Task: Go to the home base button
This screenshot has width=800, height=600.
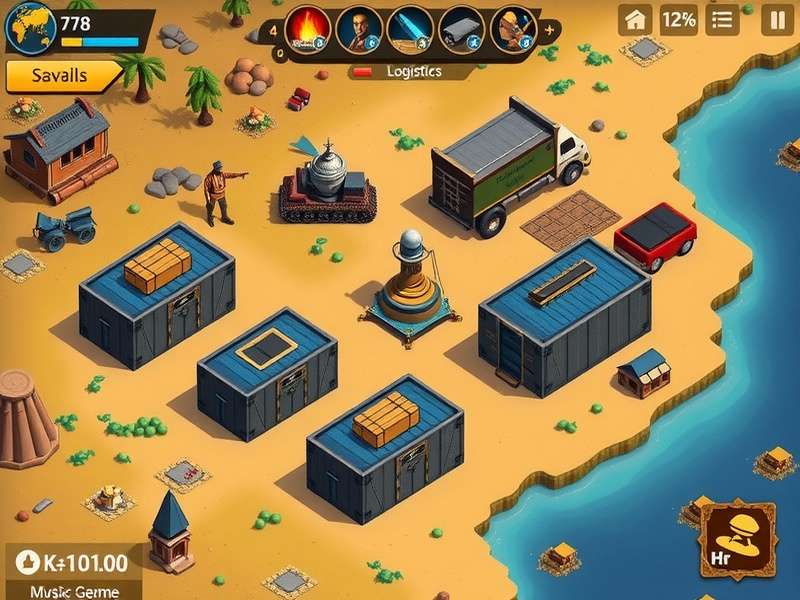Action: (635, 19)
